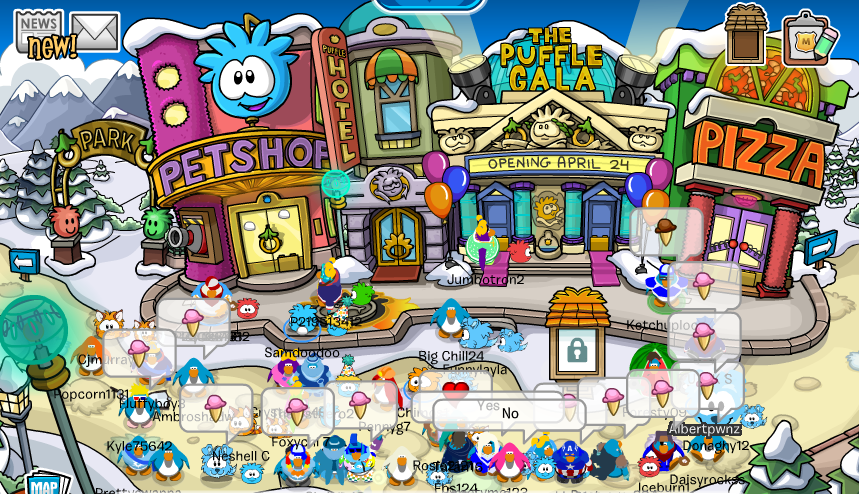Viewport: 859px width, 494px height.
Task: Open the mail envelope icon
Action: click(94, 32)
